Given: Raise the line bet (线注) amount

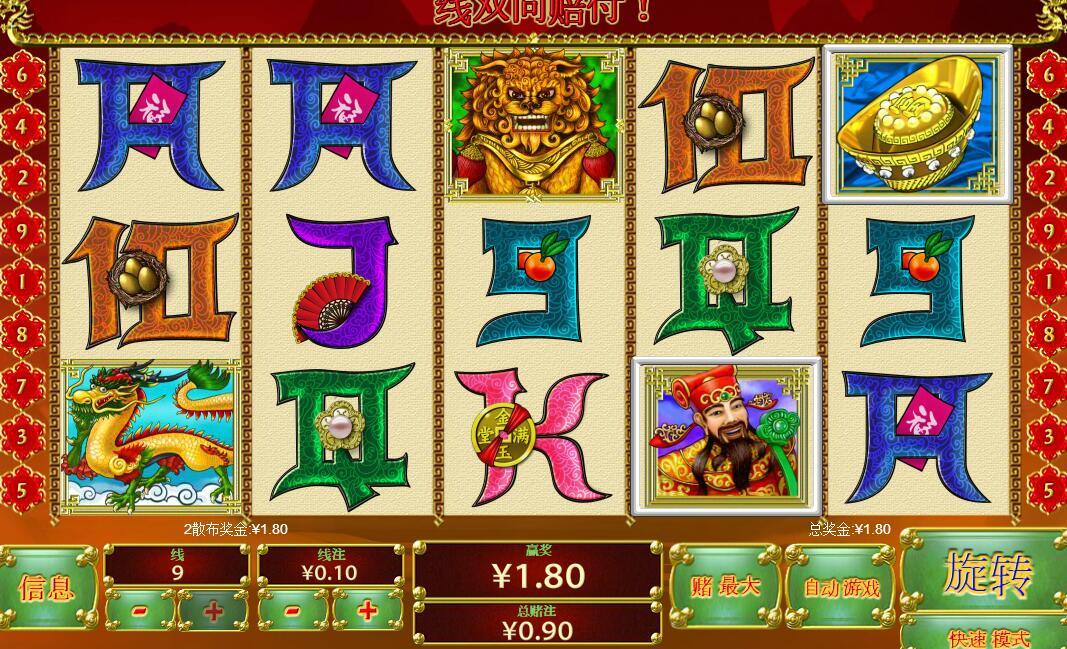Looking at the screenshot, I should 367,610.
